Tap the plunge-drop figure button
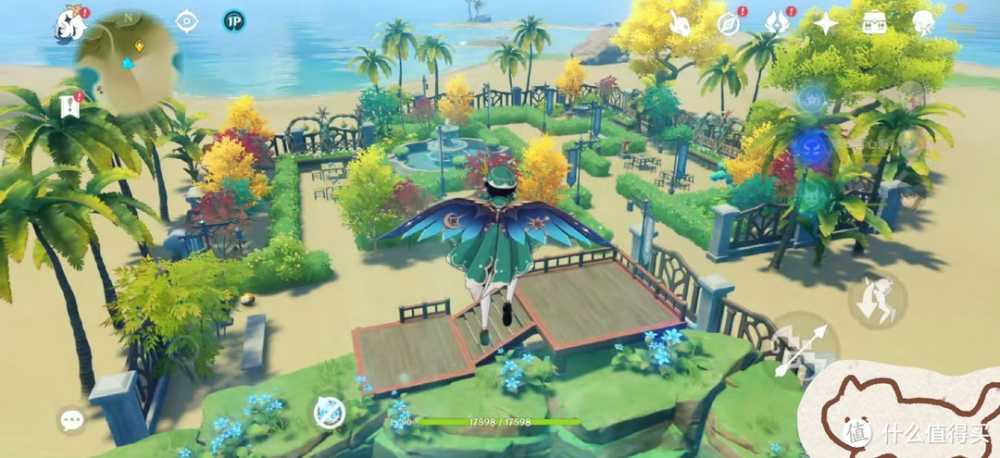The width and height of the screenshot is (1000, 458). pos(877,300)
